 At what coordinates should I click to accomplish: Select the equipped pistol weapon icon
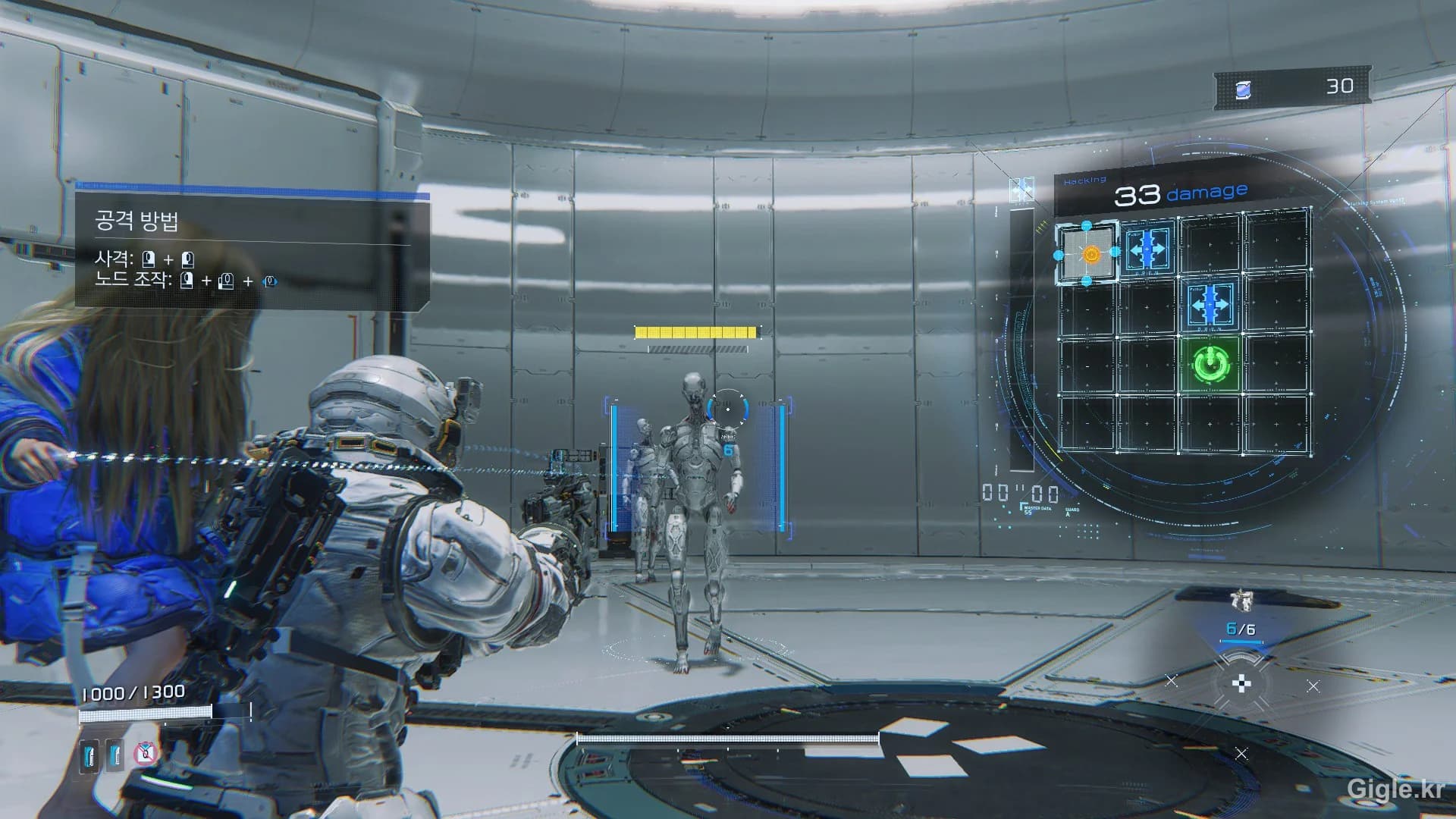coord(1241,601)
